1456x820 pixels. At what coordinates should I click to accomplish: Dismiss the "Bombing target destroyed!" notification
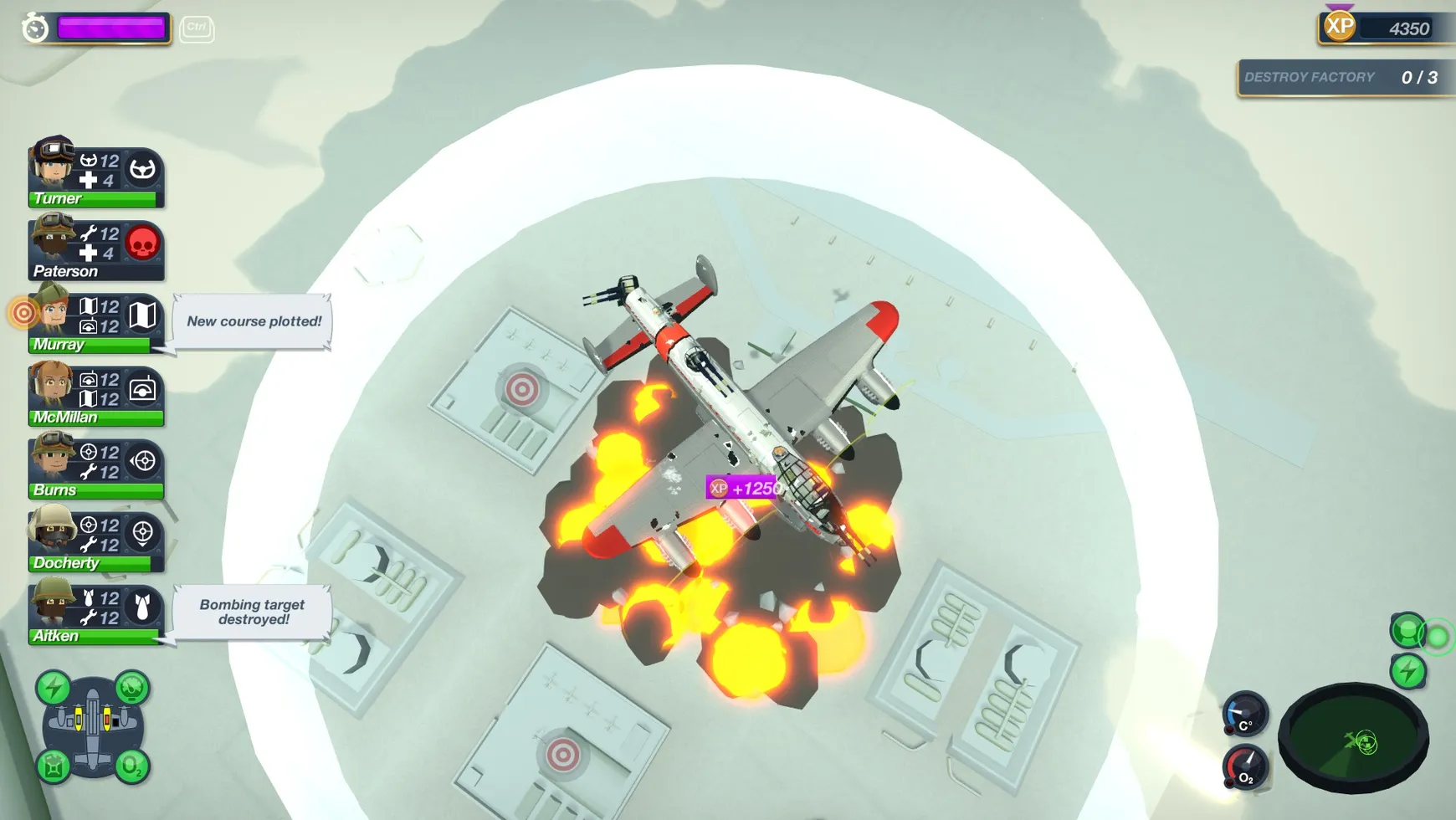coord(251,612)
